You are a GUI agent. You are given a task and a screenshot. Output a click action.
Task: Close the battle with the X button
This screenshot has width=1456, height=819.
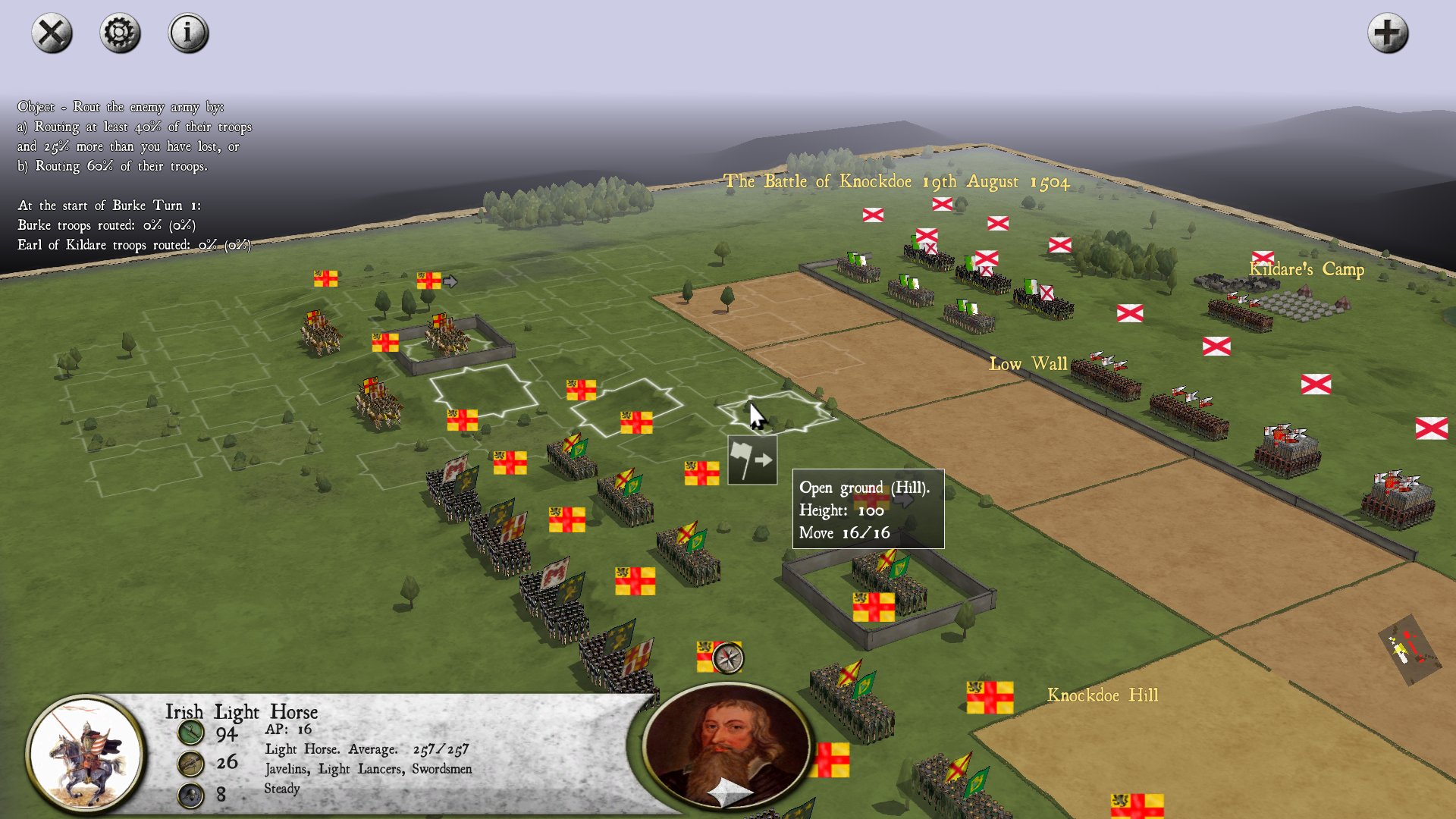coord(52,33)
